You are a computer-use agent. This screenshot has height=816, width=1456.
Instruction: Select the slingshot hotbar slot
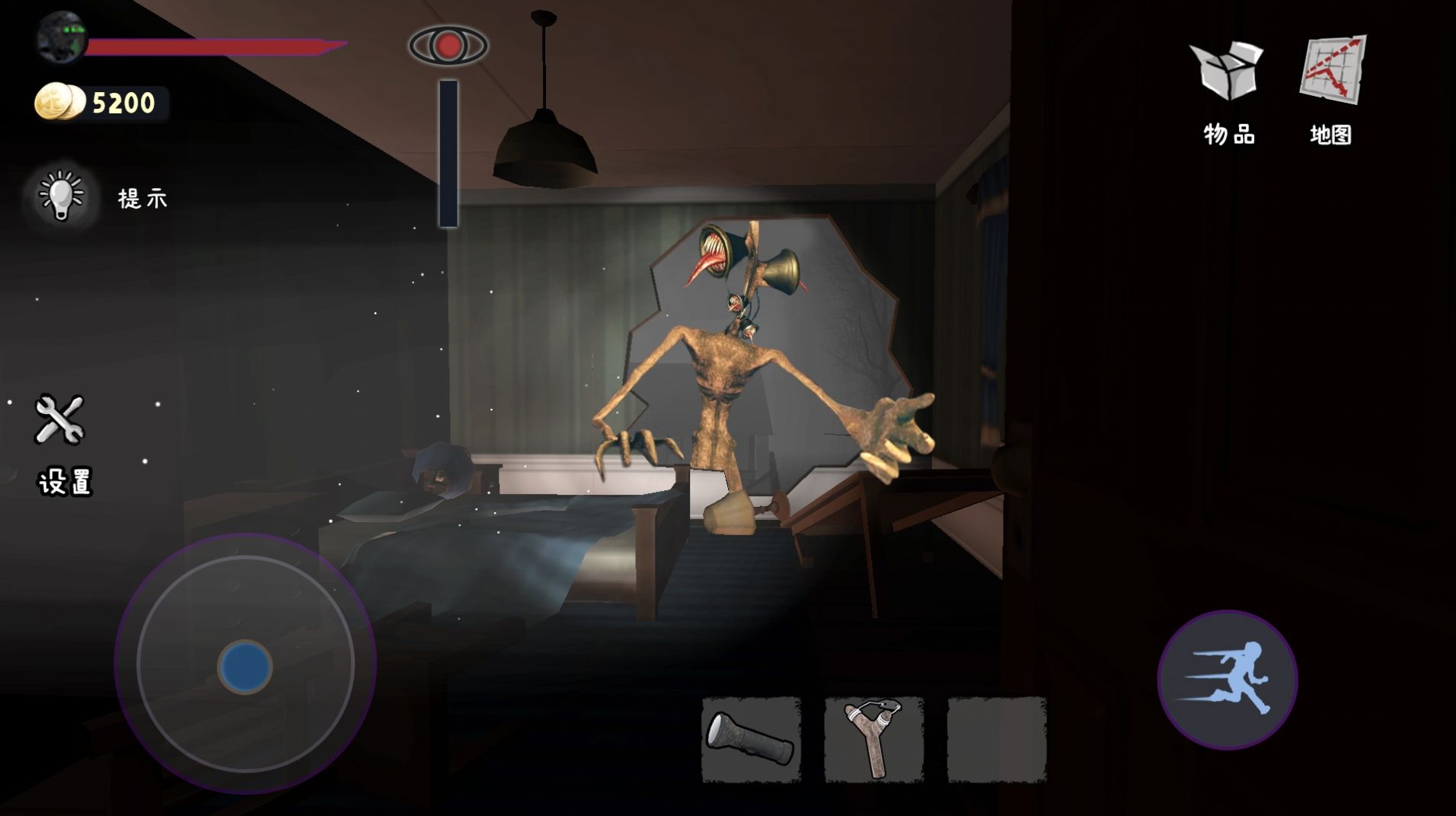click(873, 740)
